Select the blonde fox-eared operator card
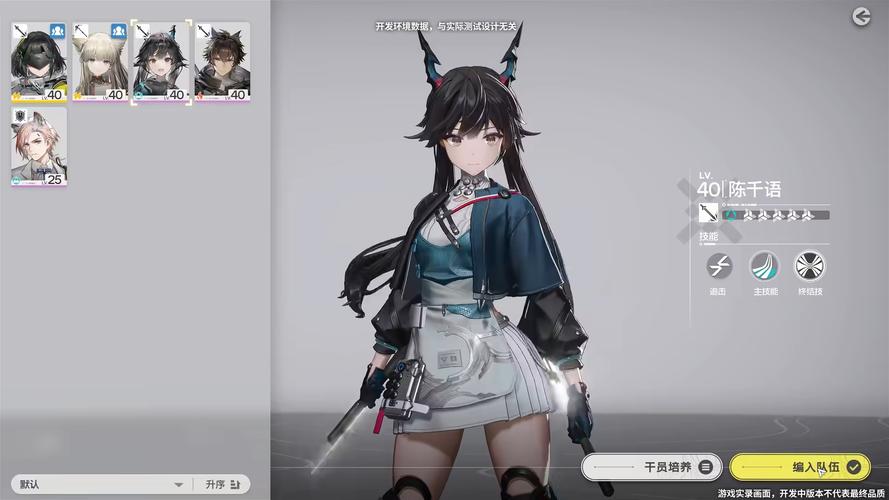This screenshot has width=889, height=500. 100,62
